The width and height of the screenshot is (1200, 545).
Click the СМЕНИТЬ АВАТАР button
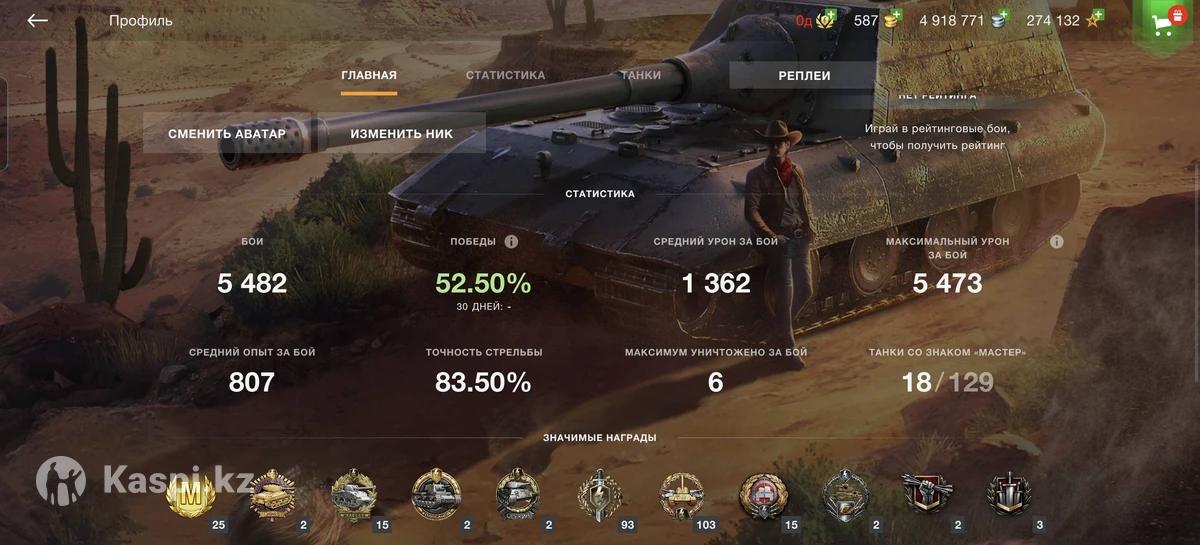pyautogui.click(x=227, y=134)
